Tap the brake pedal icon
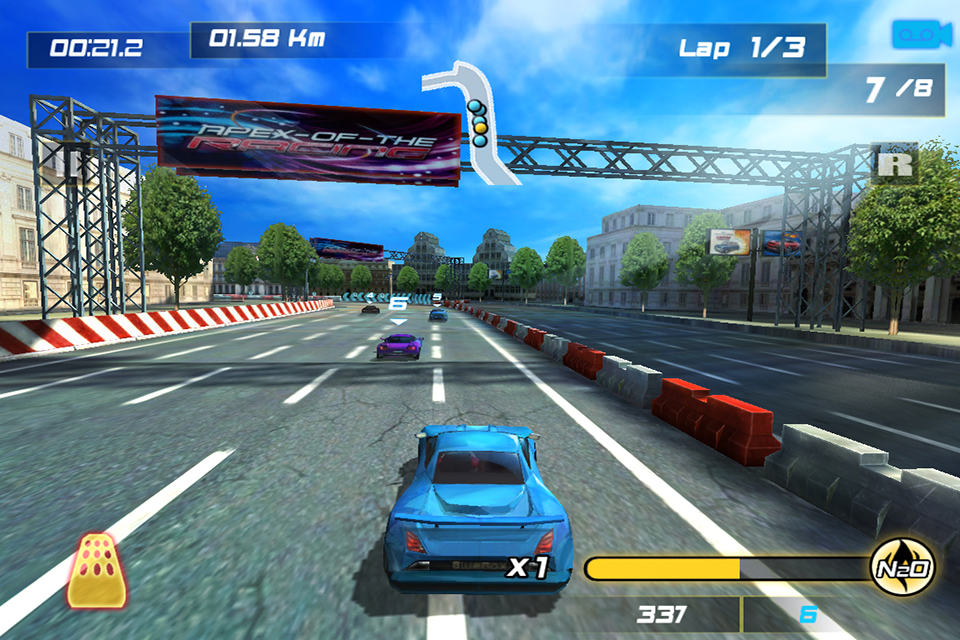 pos(96,571)
